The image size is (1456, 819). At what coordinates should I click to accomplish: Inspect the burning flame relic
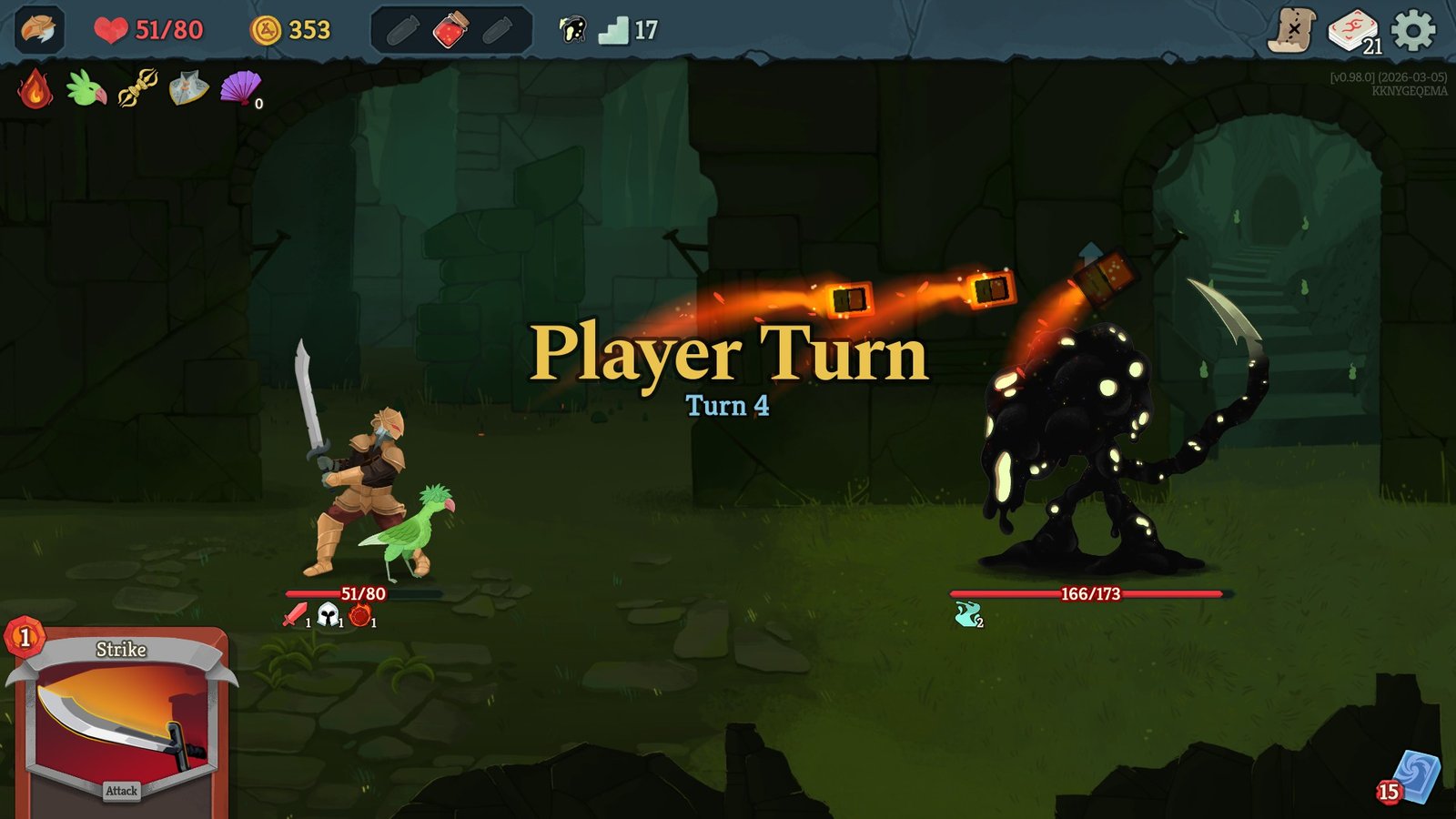[x=35, y=89]
